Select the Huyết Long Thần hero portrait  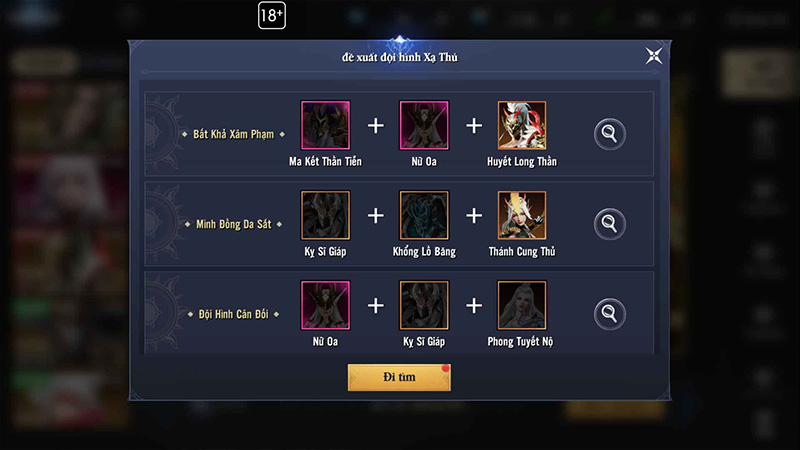[522, 126]
